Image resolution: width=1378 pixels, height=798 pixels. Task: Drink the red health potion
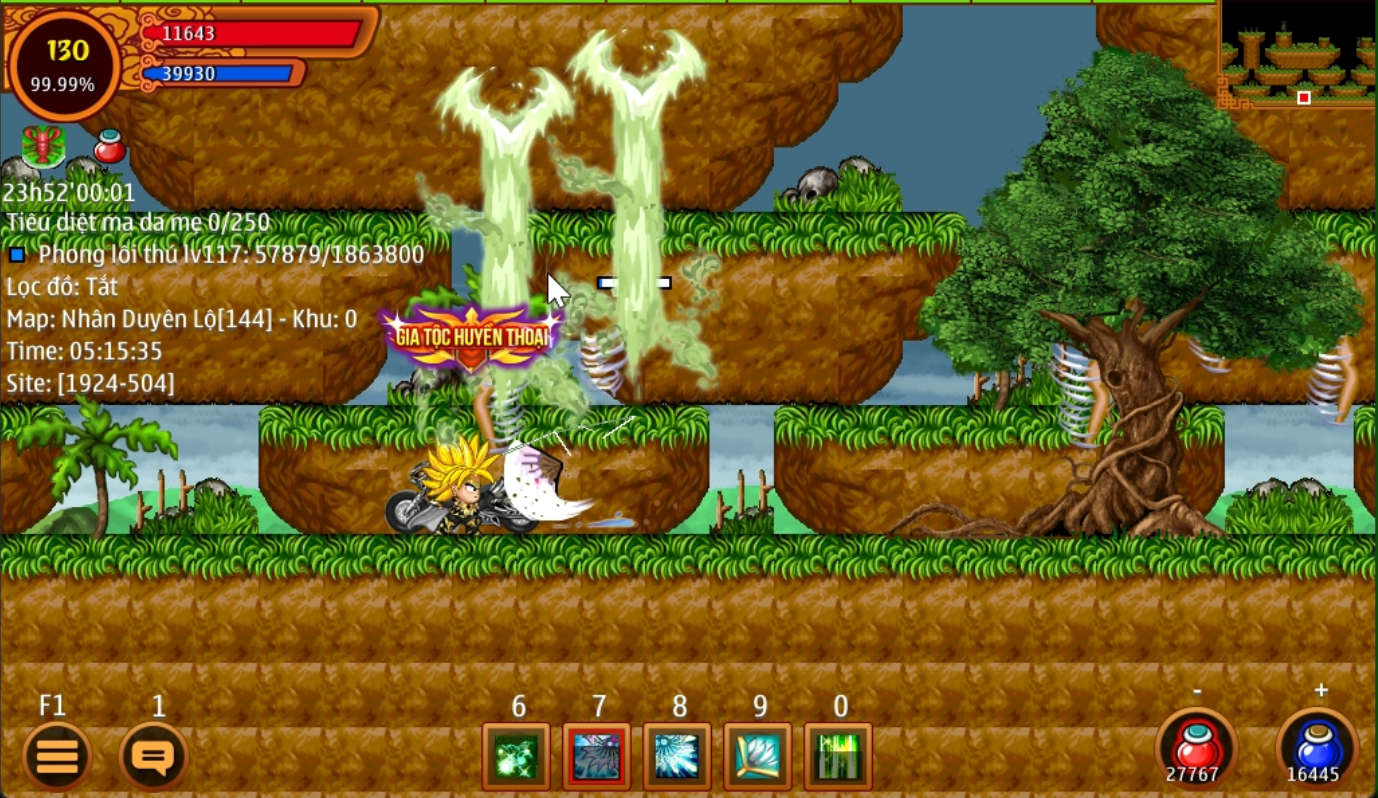(1197, 750)
